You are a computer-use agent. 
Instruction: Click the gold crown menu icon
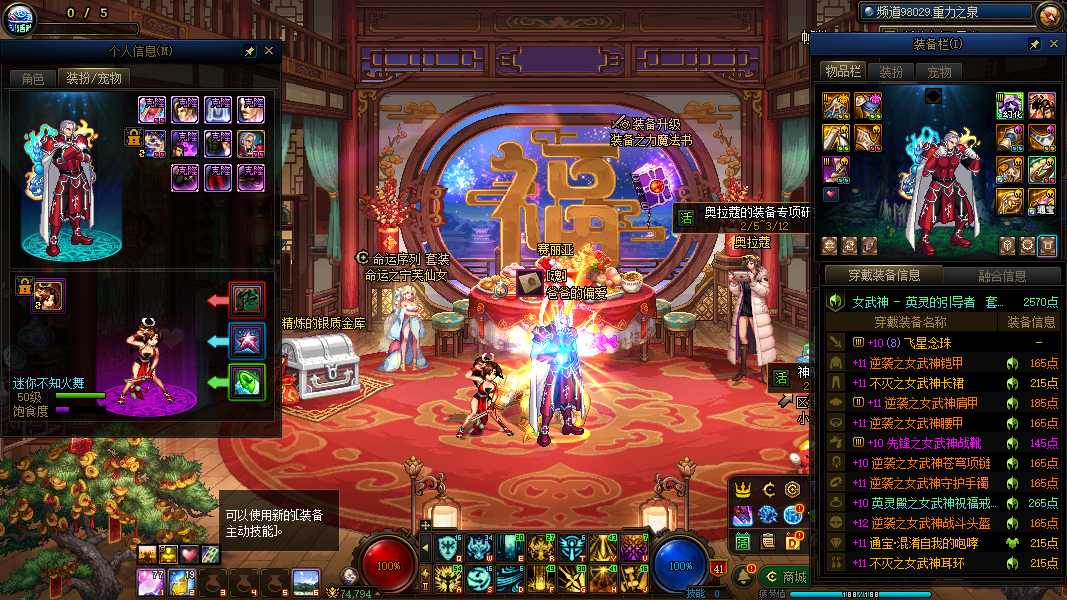pos(743,490)
